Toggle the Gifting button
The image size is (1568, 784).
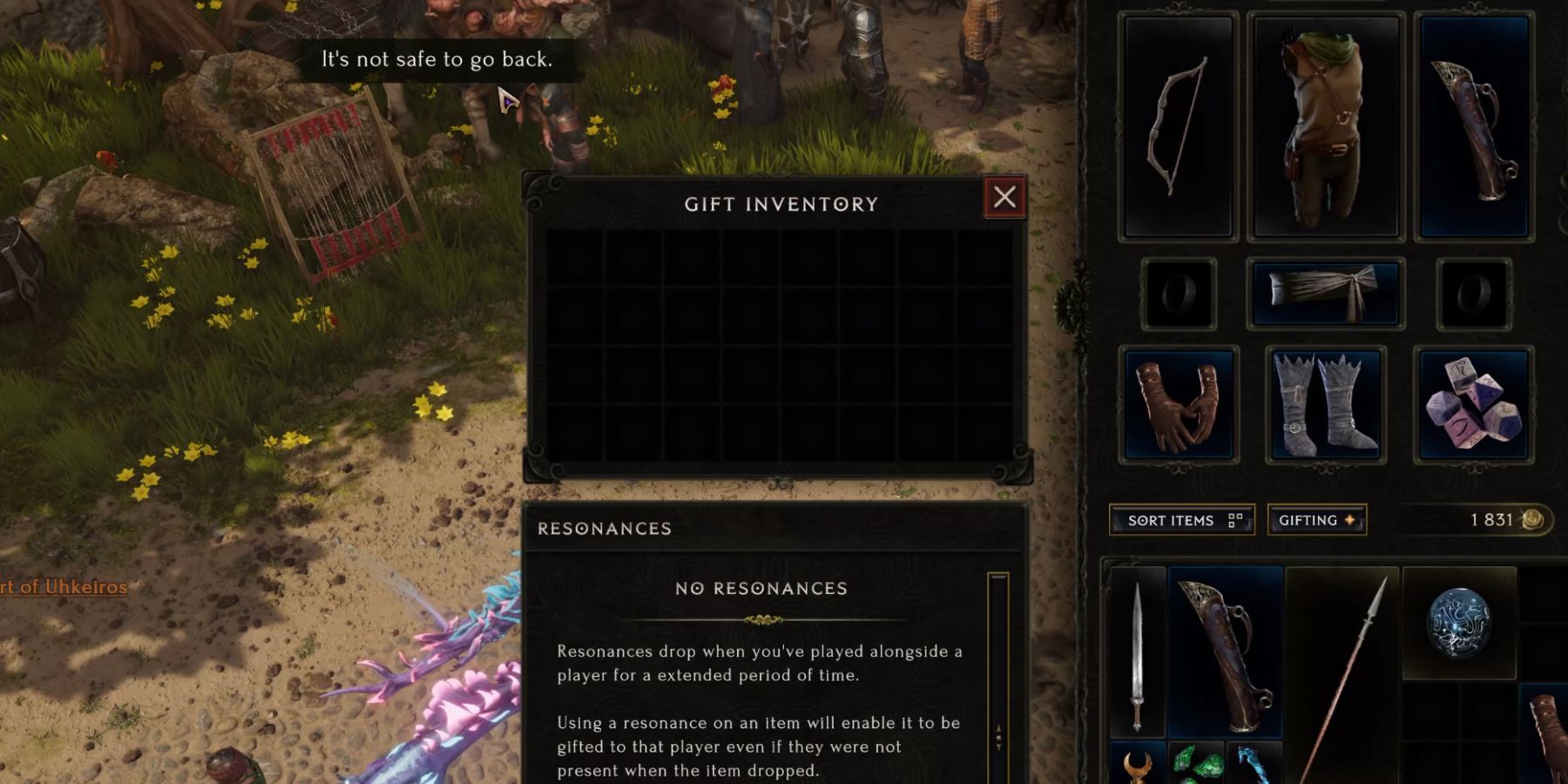pos(1316,520)
